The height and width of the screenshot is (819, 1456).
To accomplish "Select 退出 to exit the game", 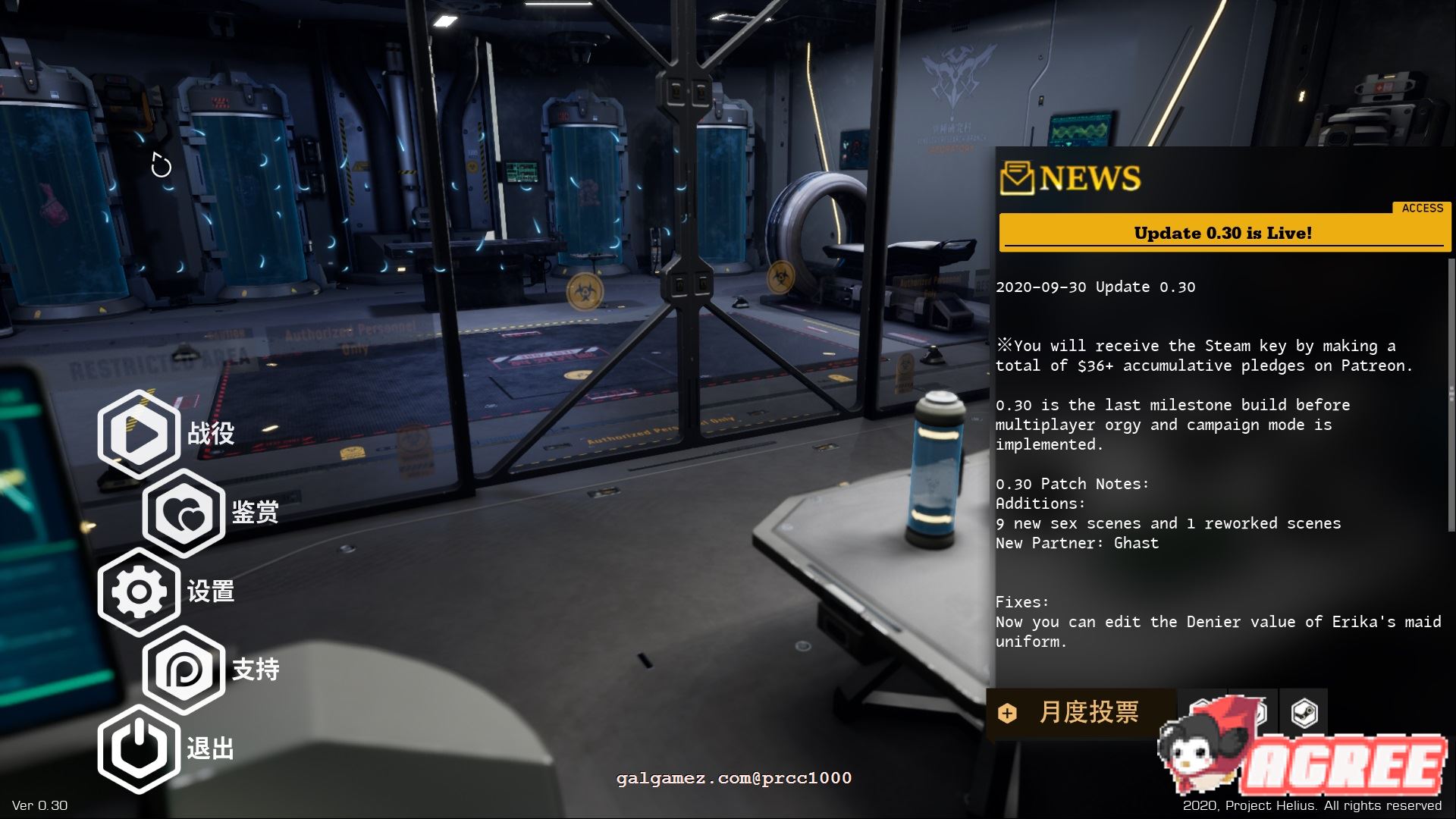I will click(x=212, y=748).
